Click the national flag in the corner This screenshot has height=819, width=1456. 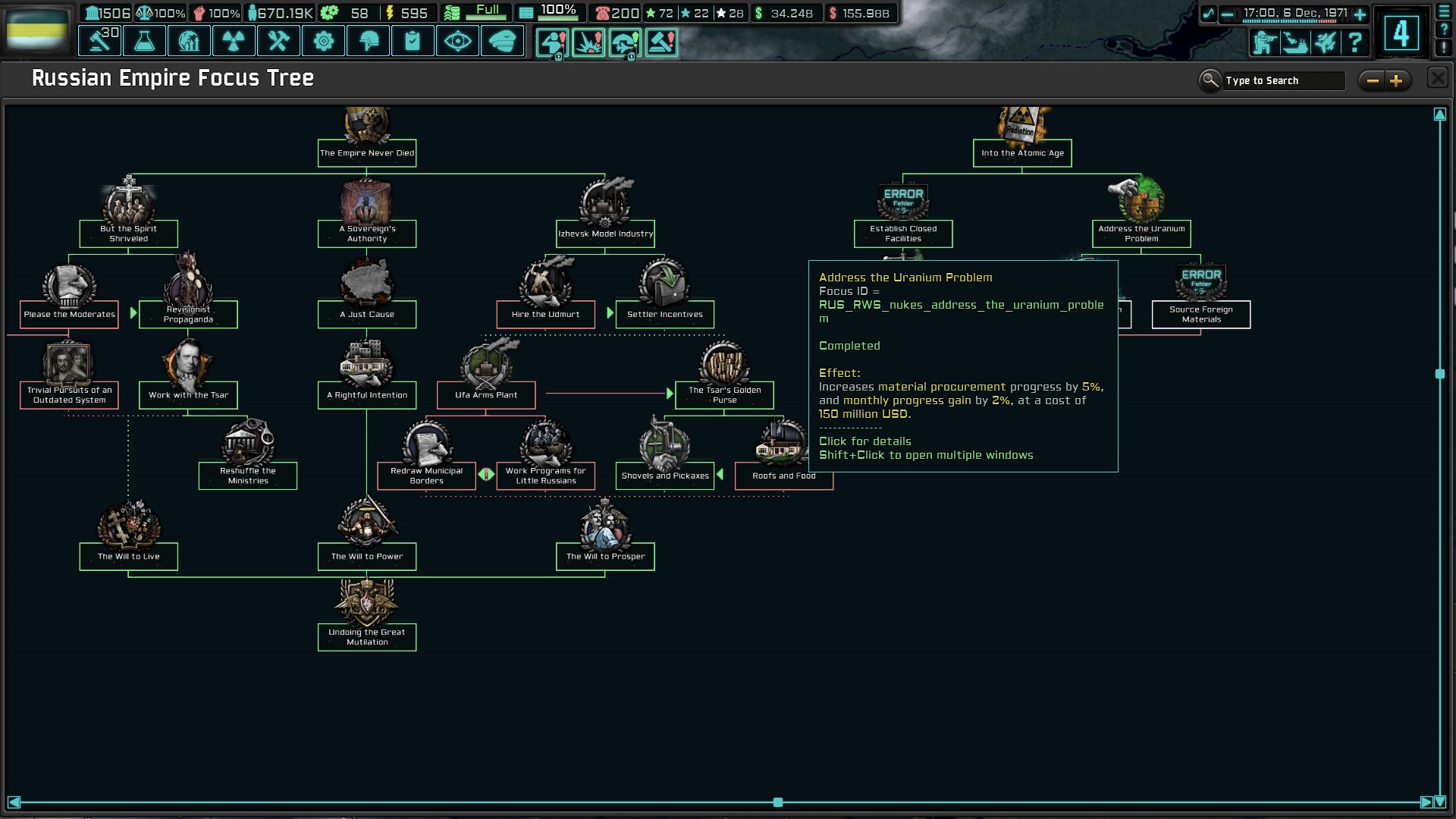click(36, 29)
